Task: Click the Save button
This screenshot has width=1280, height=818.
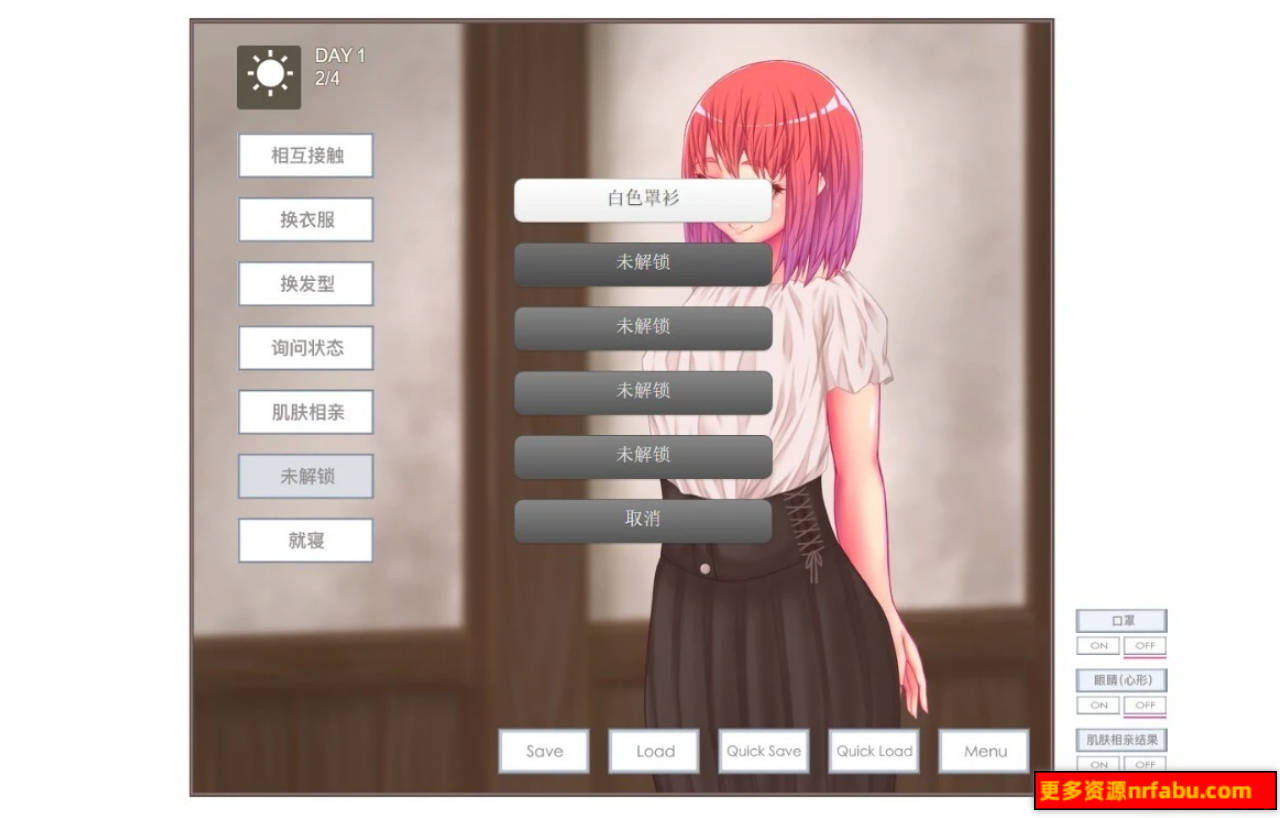Action: [543, 751]
